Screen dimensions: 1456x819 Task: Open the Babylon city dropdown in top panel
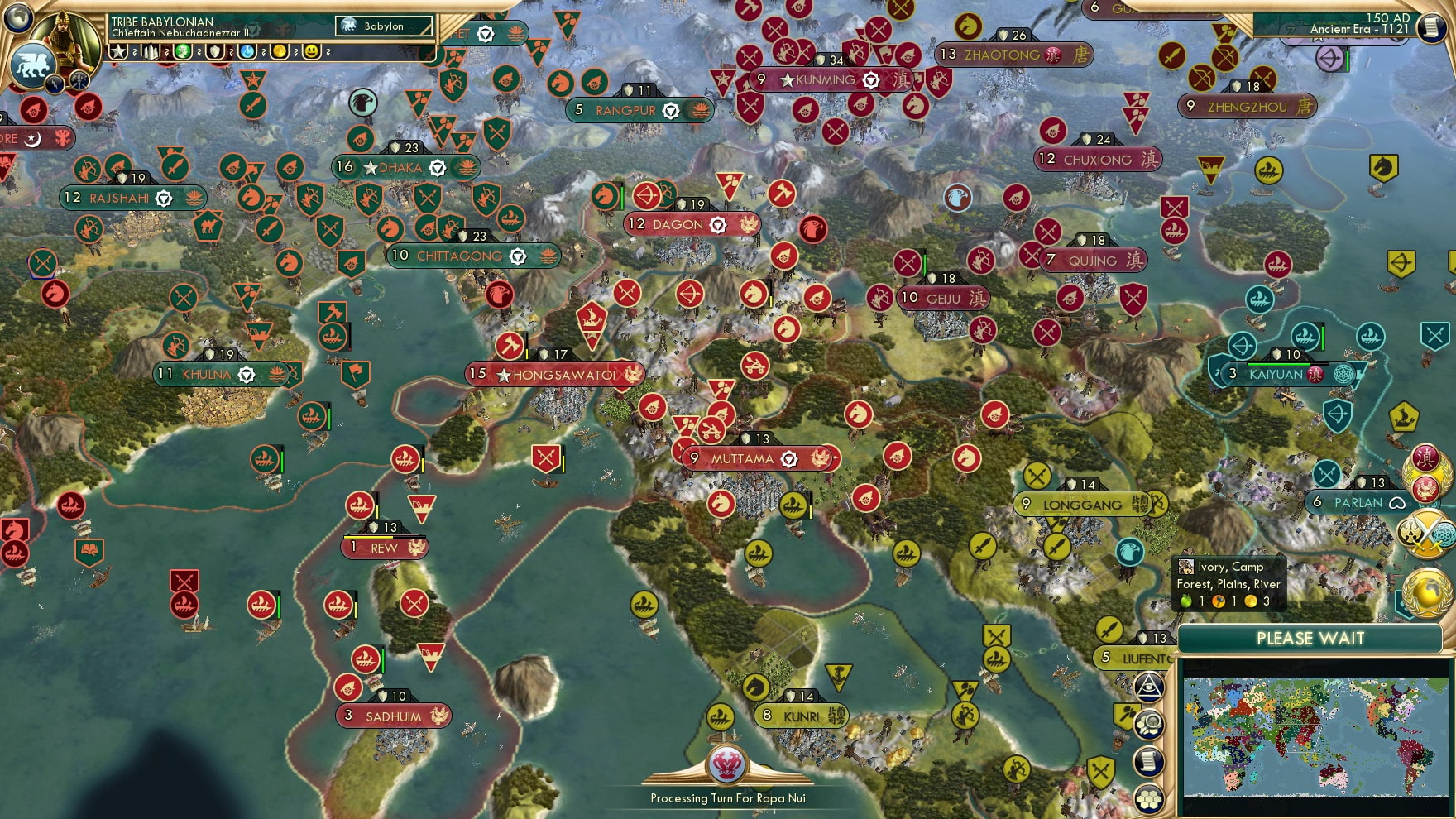384,26
